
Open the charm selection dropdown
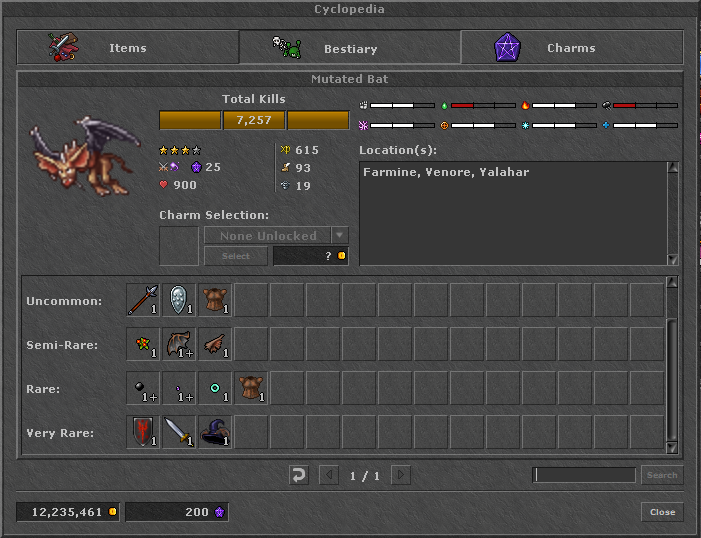(x=340, y=236)
